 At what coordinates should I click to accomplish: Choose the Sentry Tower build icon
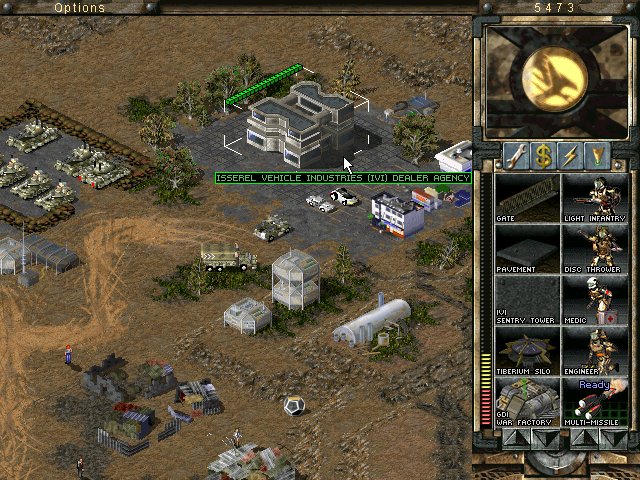pyautogui.click(x=527, y=299)
